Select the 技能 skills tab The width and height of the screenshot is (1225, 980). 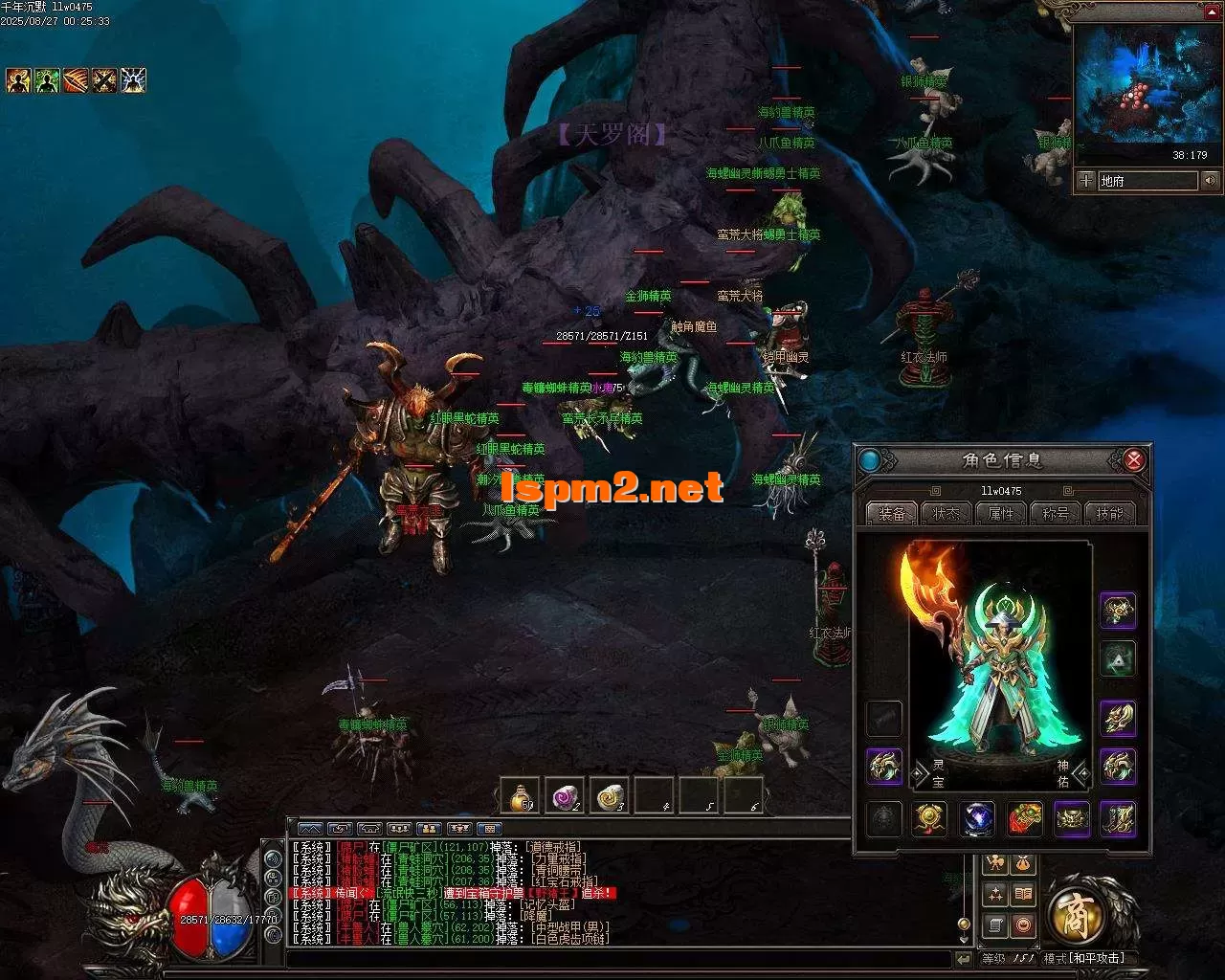[1110, 514]
